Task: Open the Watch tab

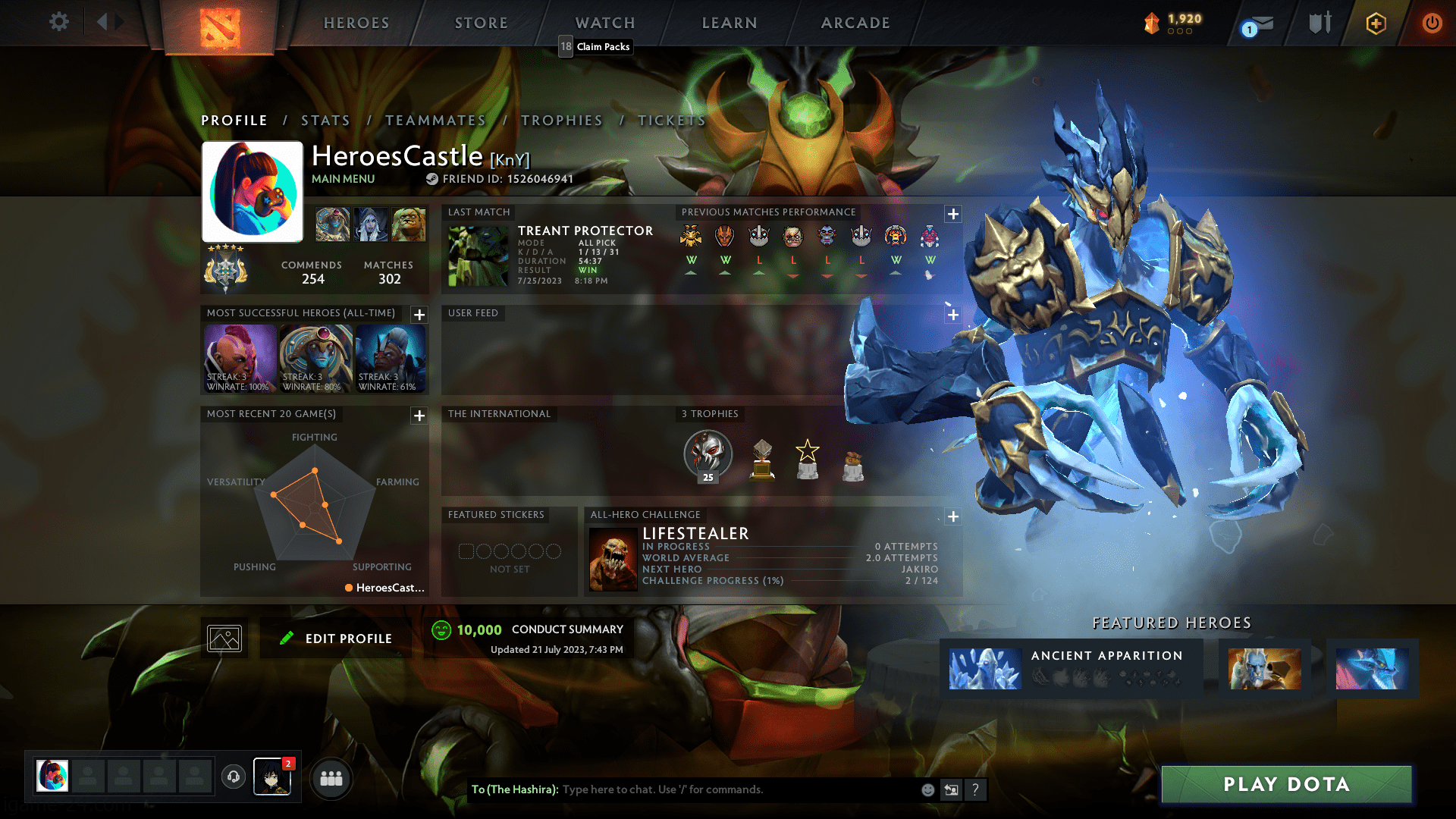Action: tap(605, 23)
